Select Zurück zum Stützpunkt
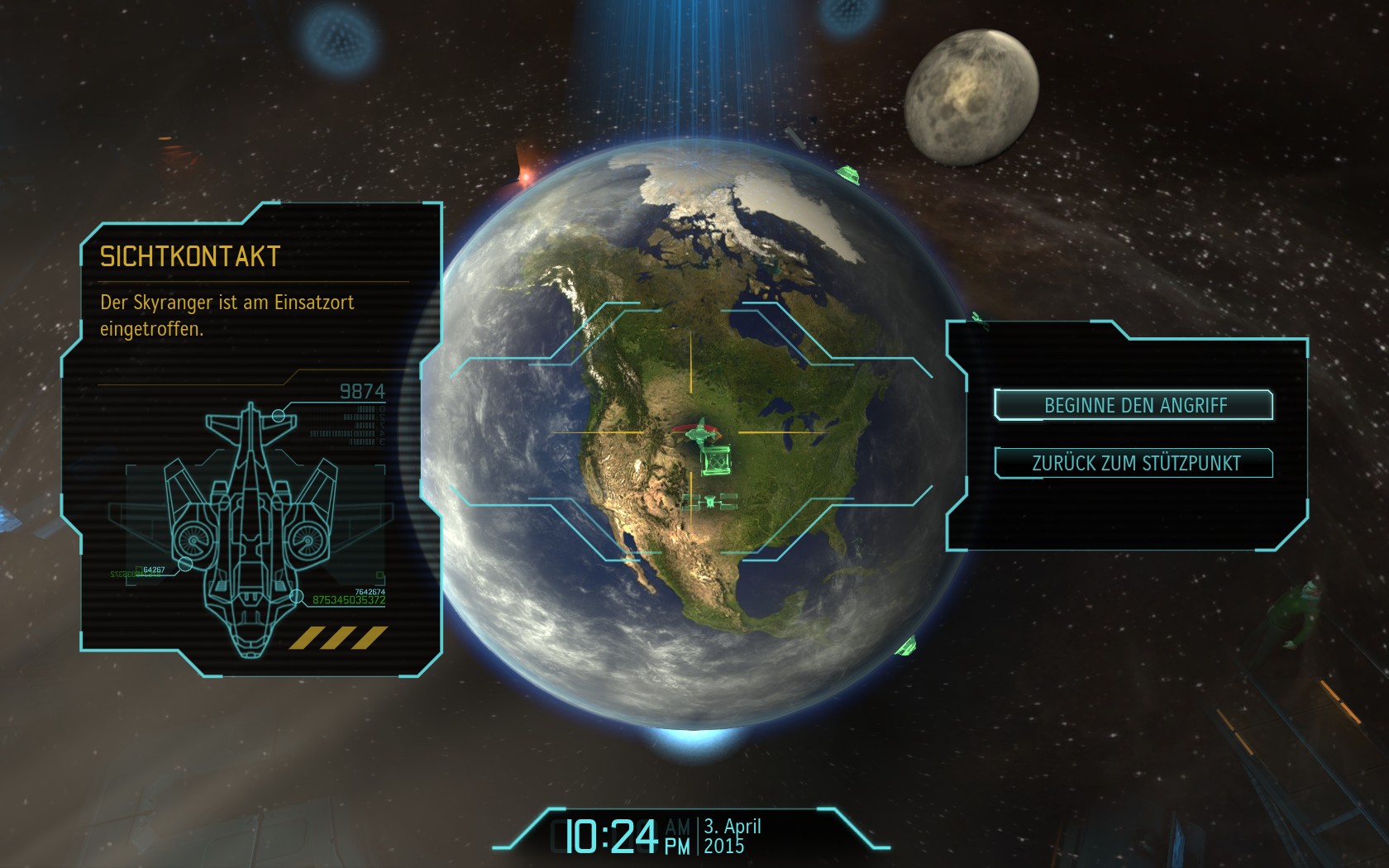 [1134, 463]
